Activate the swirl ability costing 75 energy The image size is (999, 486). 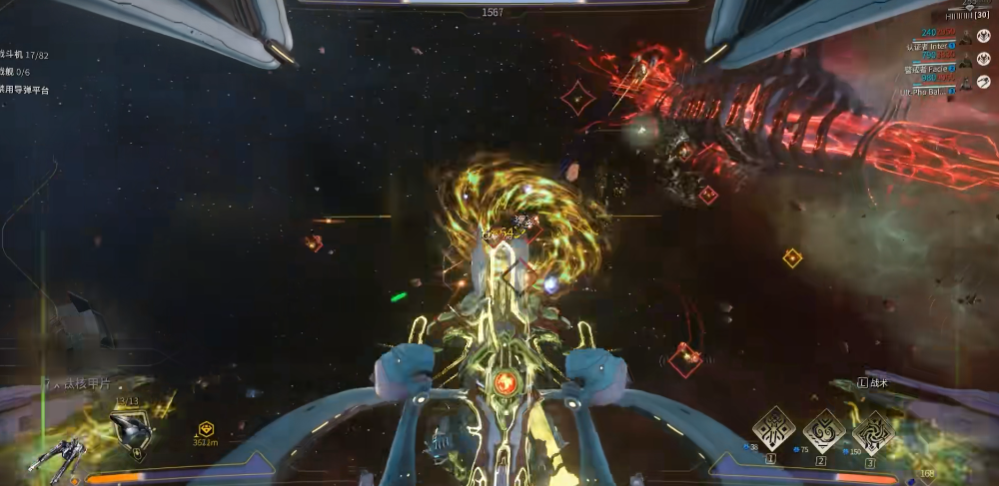[x=823, y=430]
